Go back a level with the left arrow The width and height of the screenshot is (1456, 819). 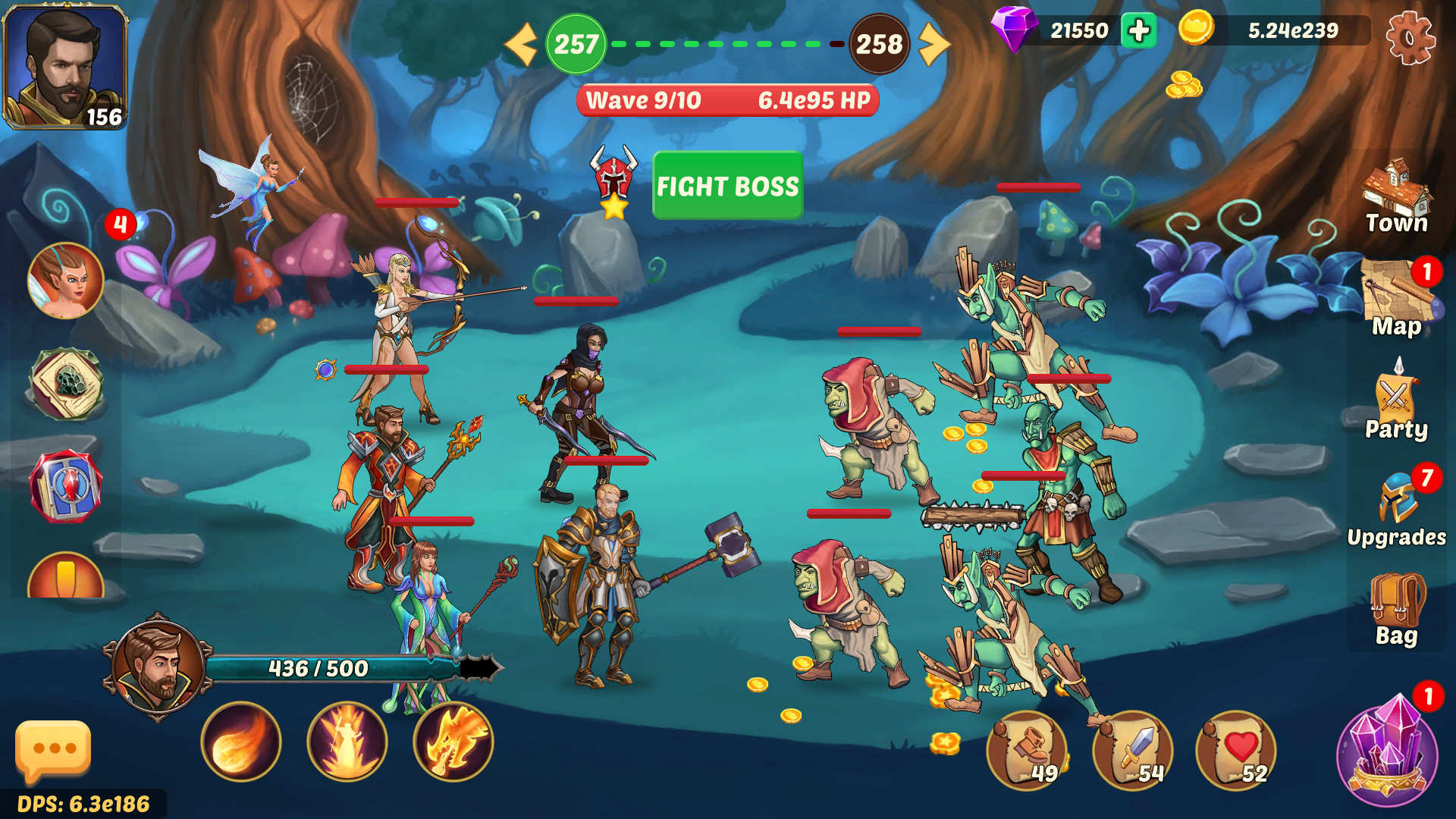point(519,44)
